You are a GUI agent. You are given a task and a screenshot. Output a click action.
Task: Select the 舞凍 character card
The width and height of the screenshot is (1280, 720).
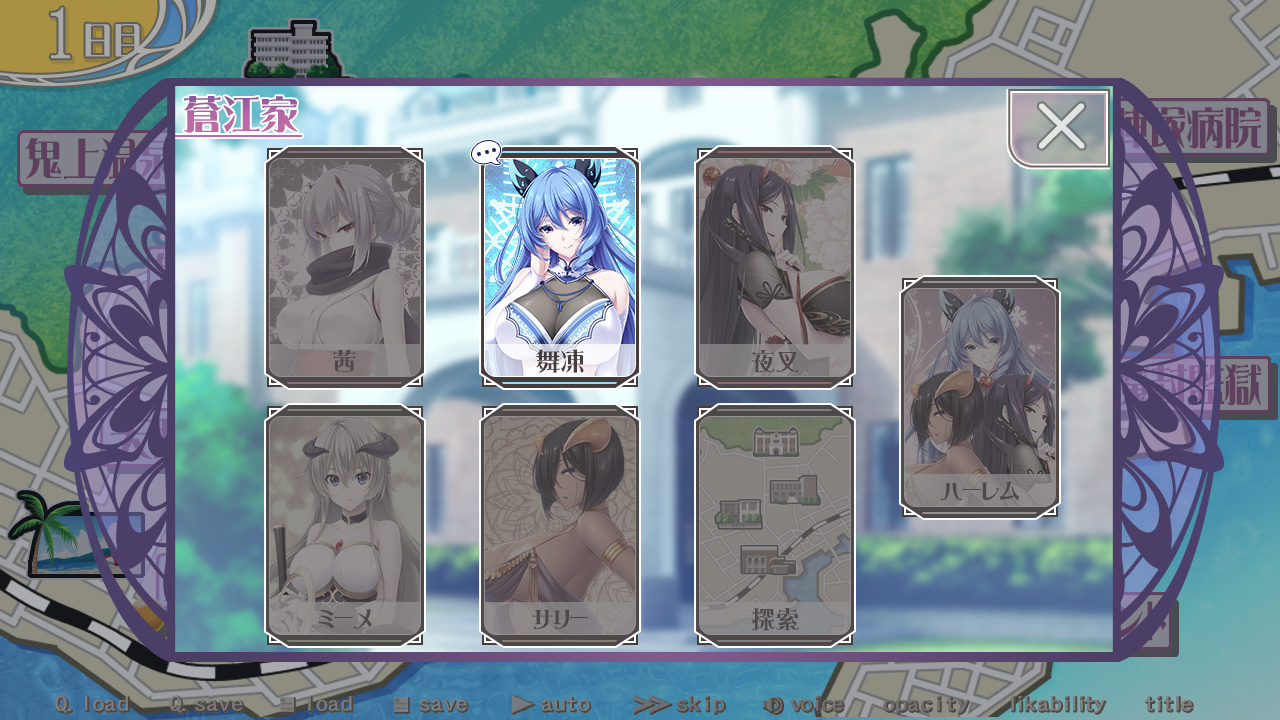559,268
